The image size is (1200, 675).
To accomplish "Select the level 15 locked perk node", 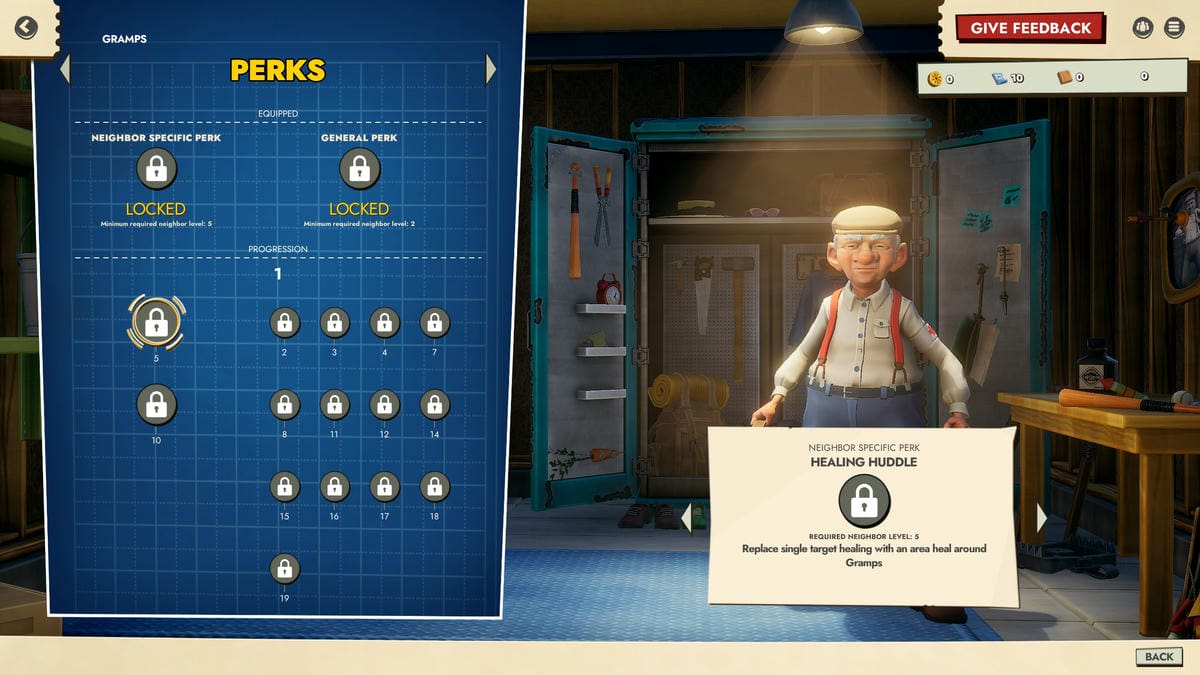I will 284,487.
